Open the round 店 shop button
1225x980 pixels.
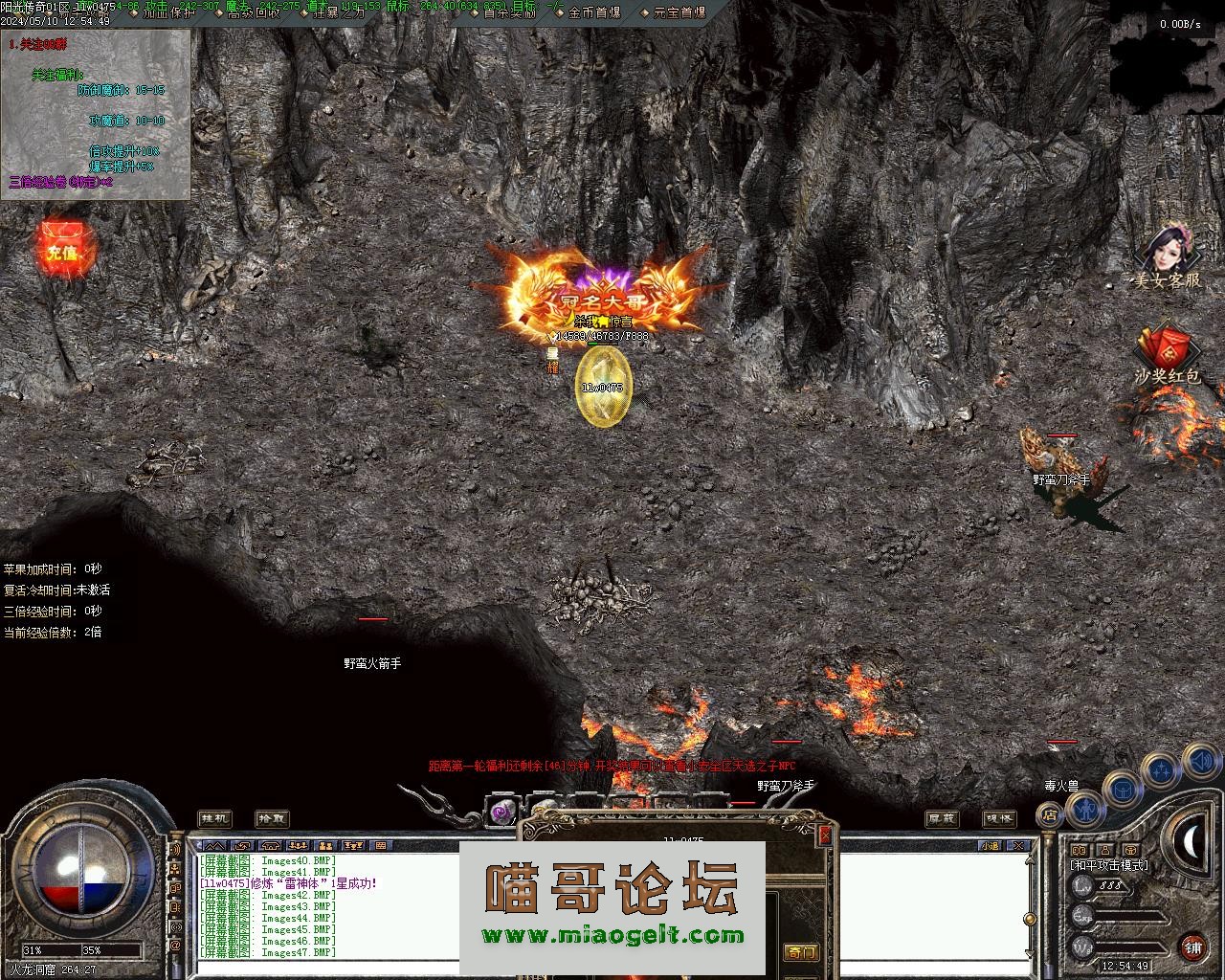[x=1049, y=815]
